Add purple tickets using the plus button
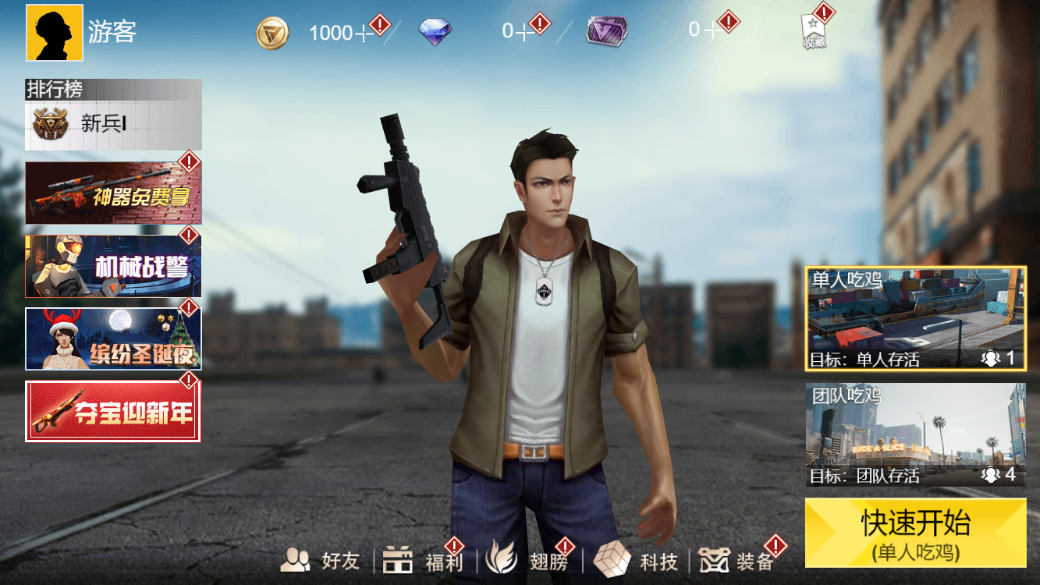 point(711,30)
